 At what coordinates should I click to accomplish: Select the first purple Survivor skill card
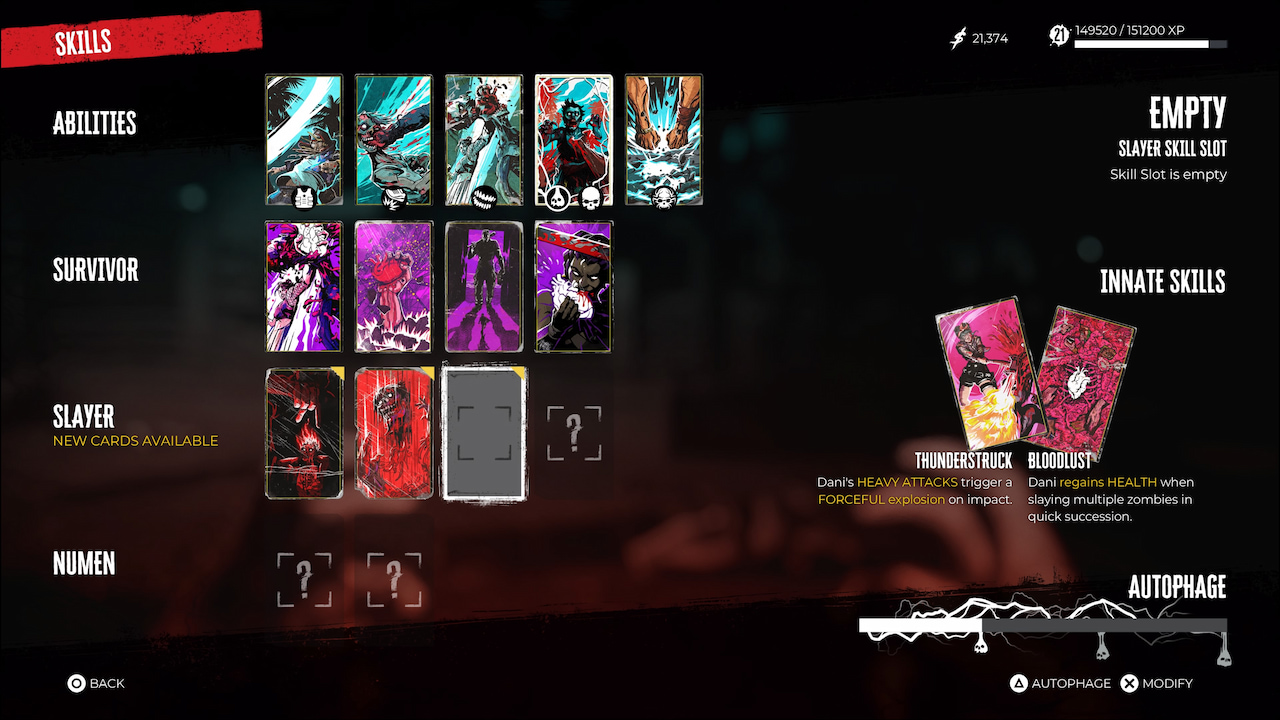tap(304, 286)
